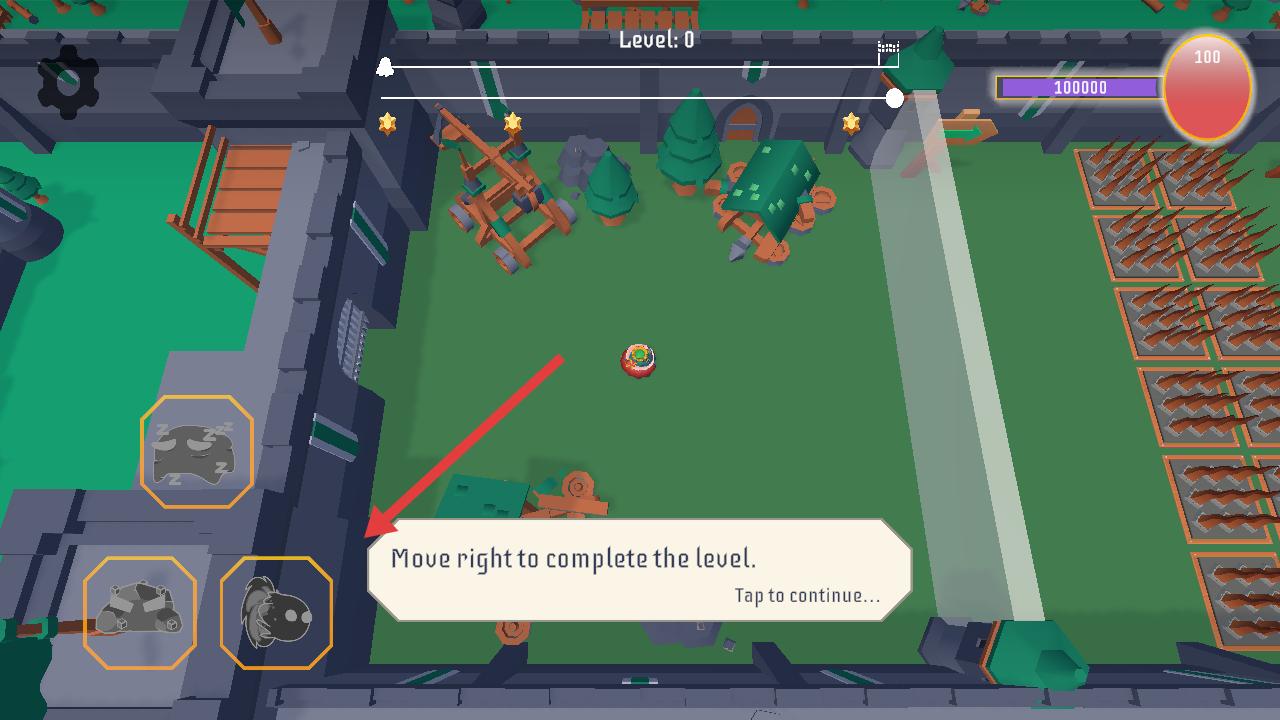Open settings with the gear icon

68,82
